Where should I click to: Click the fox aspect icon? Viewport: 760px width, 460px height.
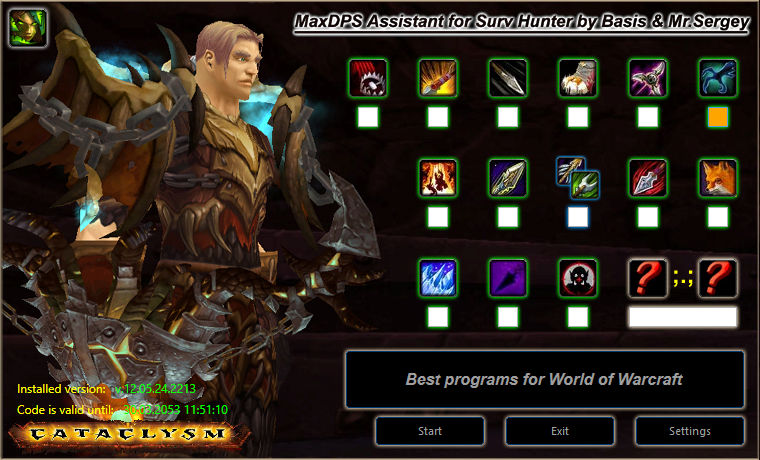(x=718, y=178)
